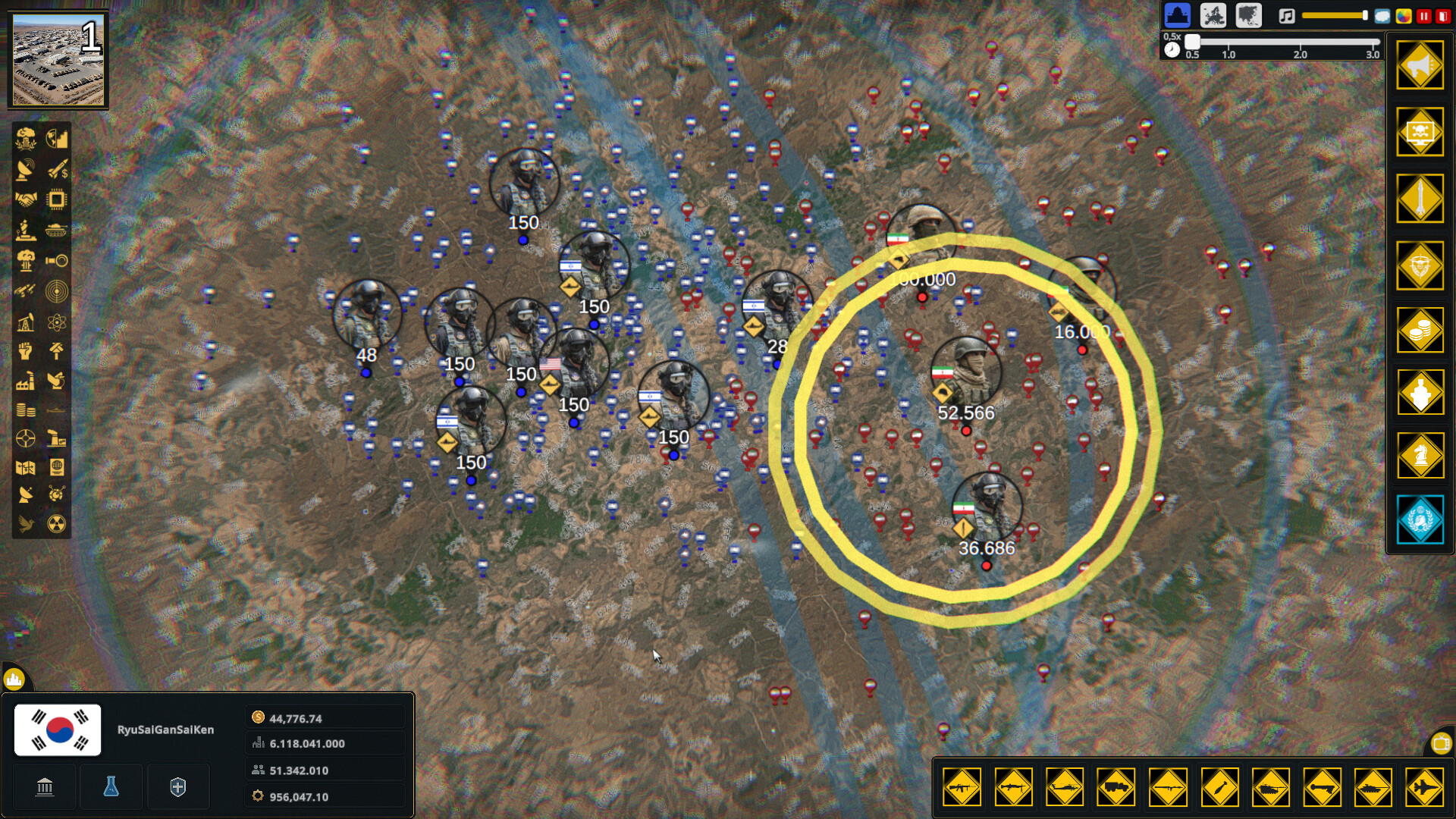Click the tank icon in the left sidebar
Image resolution: width=1456 pixels, height=819 pixels.
pyautogui.click(x=57, y=229)
